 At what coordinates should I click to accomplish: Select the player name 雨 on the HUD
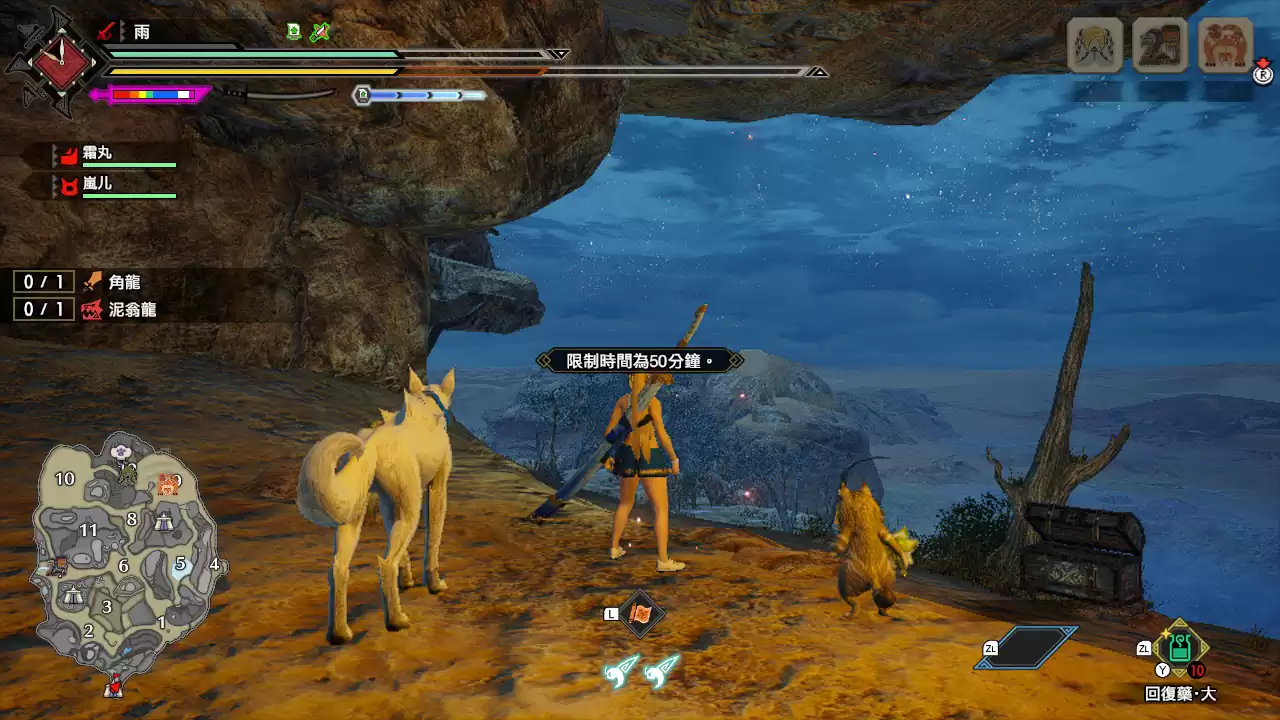click(x=140, y=33)
